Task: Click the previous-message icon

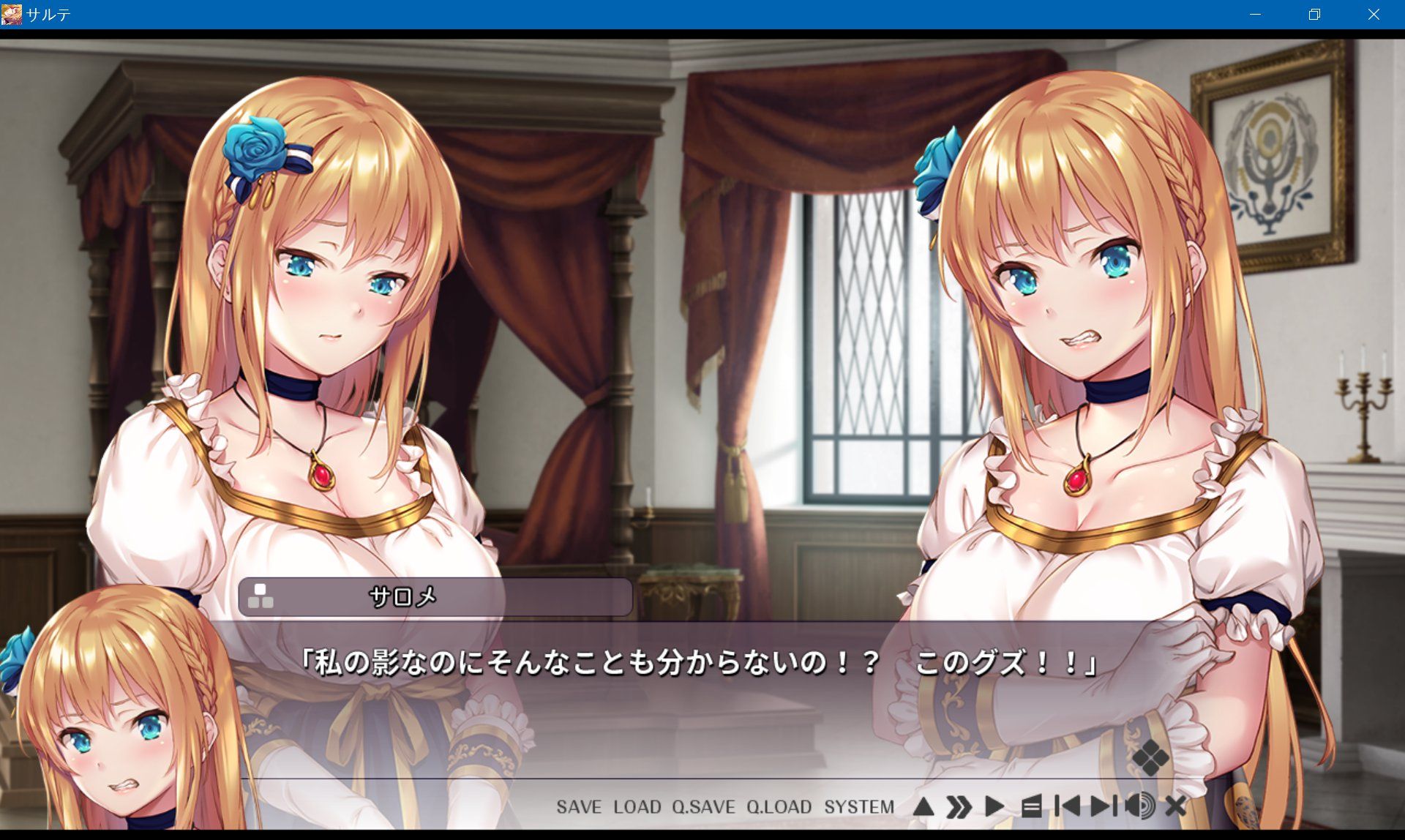Action: (x=1070, y=806)
